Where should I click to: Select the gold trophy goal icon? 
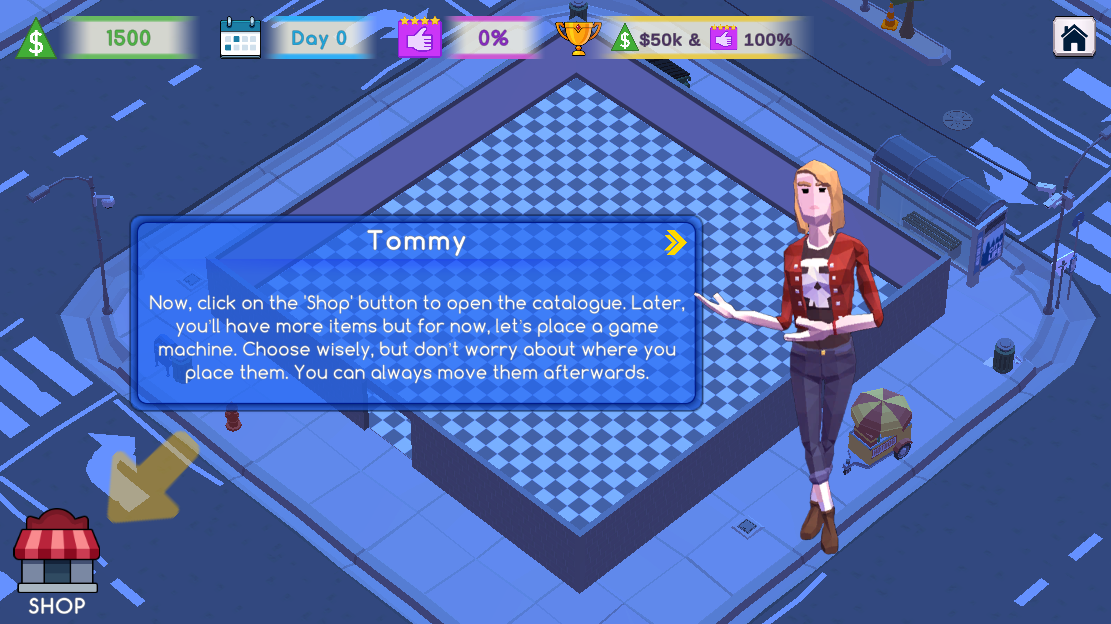(577, 37)
